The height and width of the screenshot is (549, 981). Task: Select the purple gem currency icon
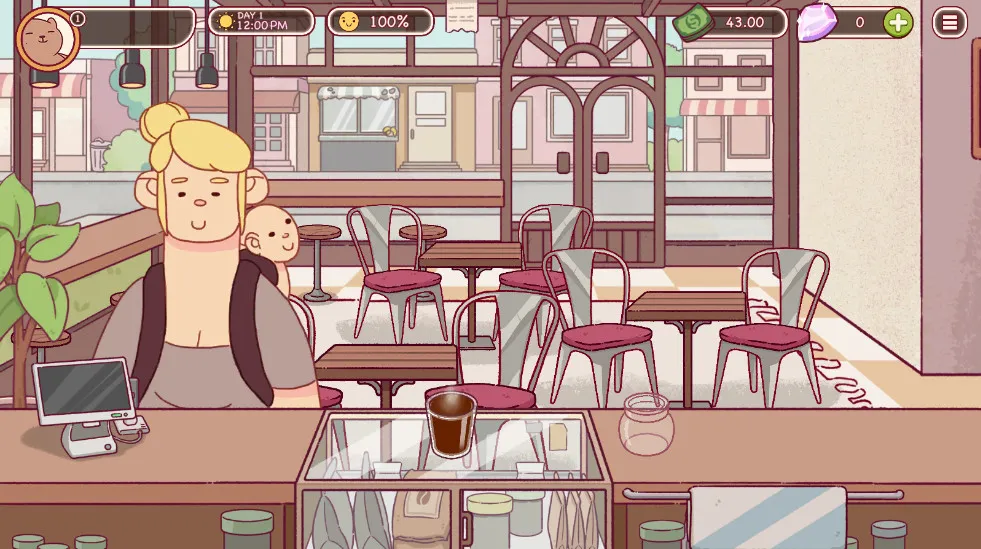(x=817, y=22)
